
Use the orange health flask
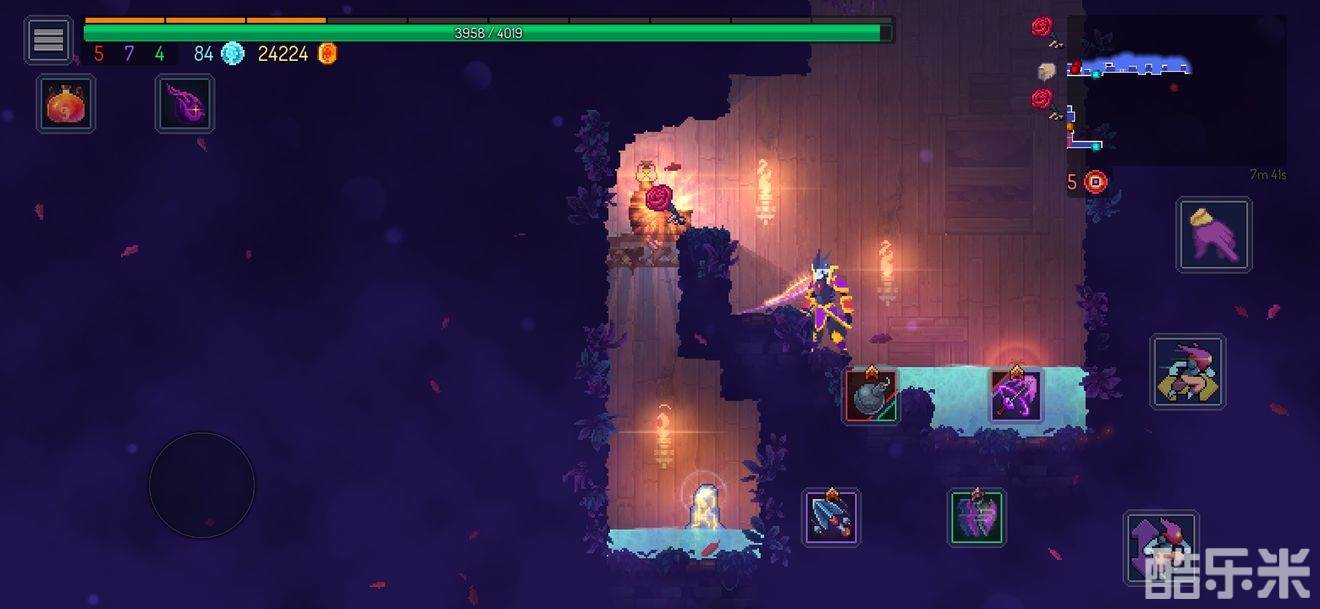tap(67, 104)
